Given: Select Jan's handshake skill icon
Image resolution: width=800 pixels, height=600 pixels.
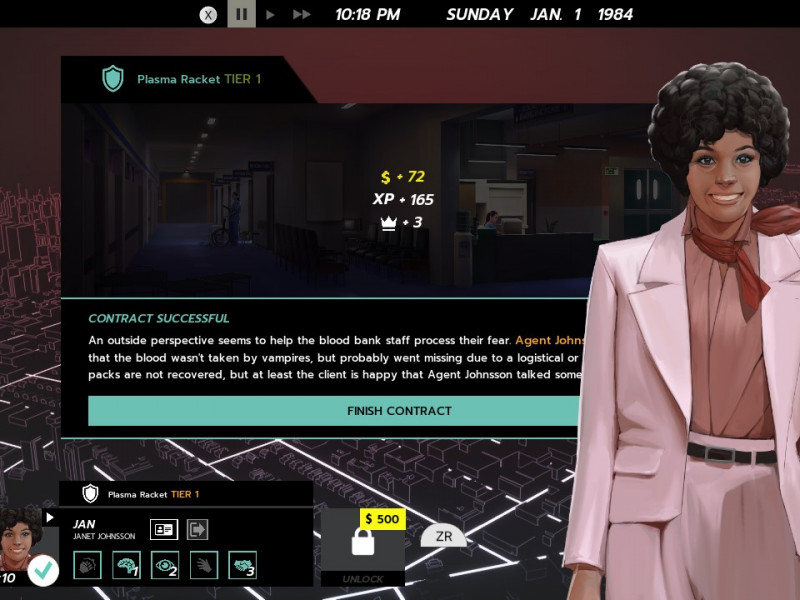Looking at the screenshot, I should pos(242,565).
